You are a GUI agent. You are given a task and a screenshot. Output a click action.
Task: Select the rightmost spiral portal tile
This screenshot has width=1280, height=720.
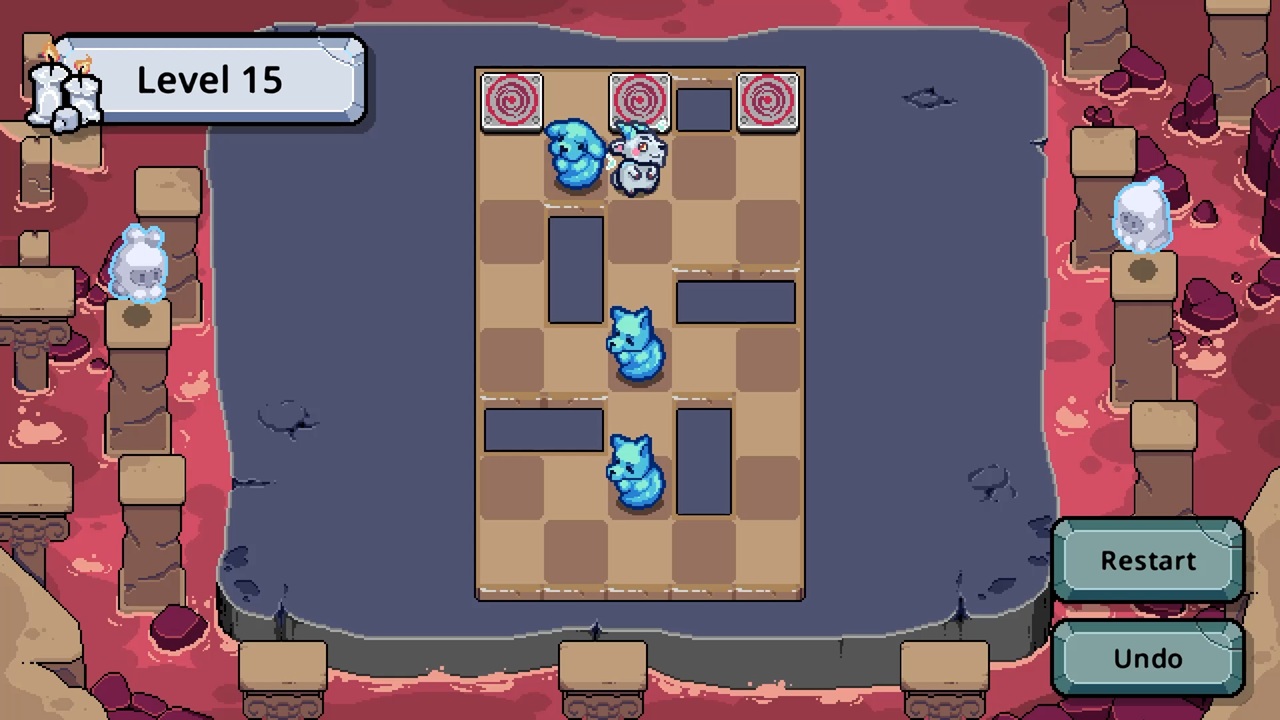click(x=768, y=101)
